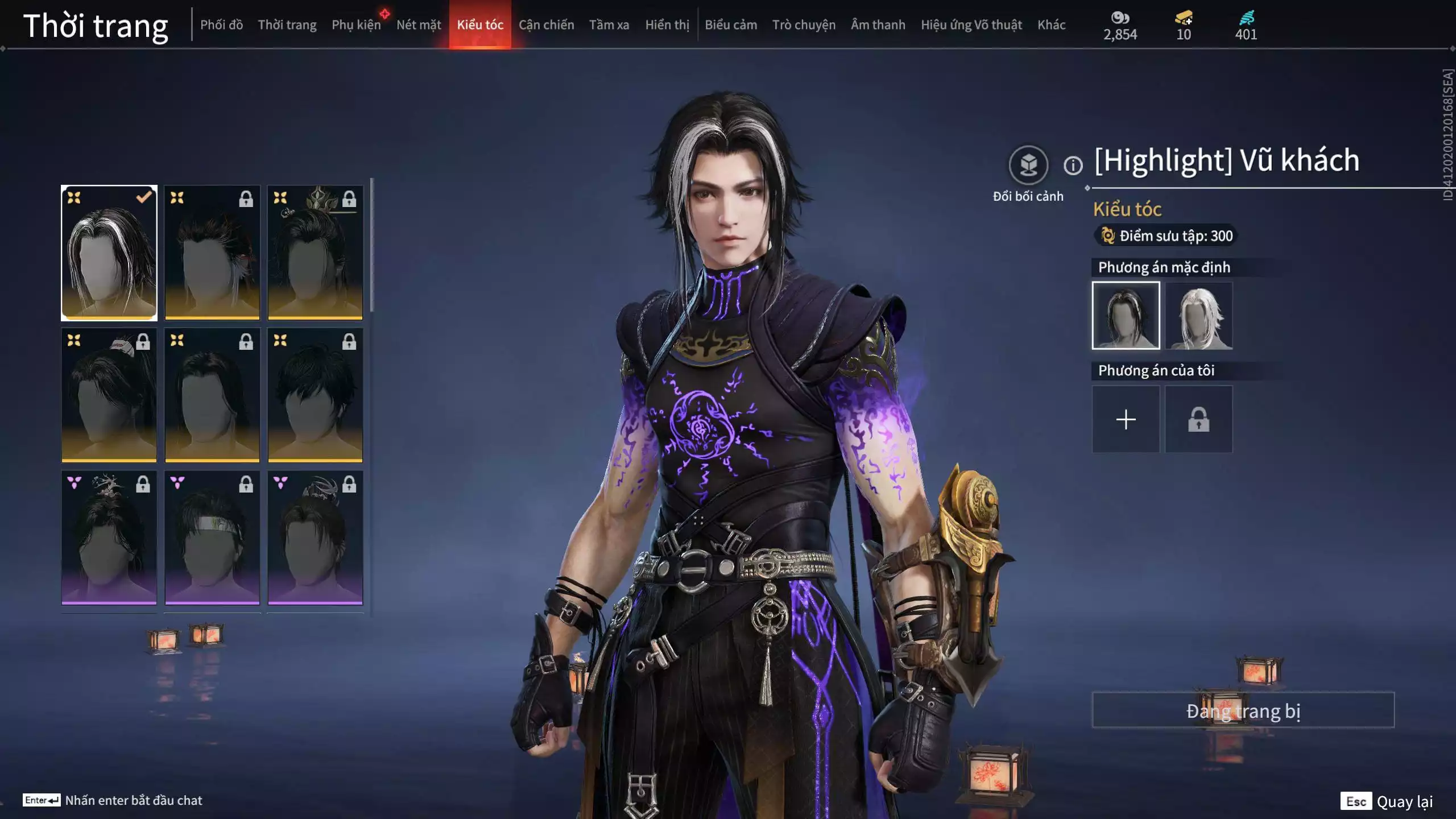
Task: Choose the white-hair default color scheme
Action: [x=1198, y=316]
